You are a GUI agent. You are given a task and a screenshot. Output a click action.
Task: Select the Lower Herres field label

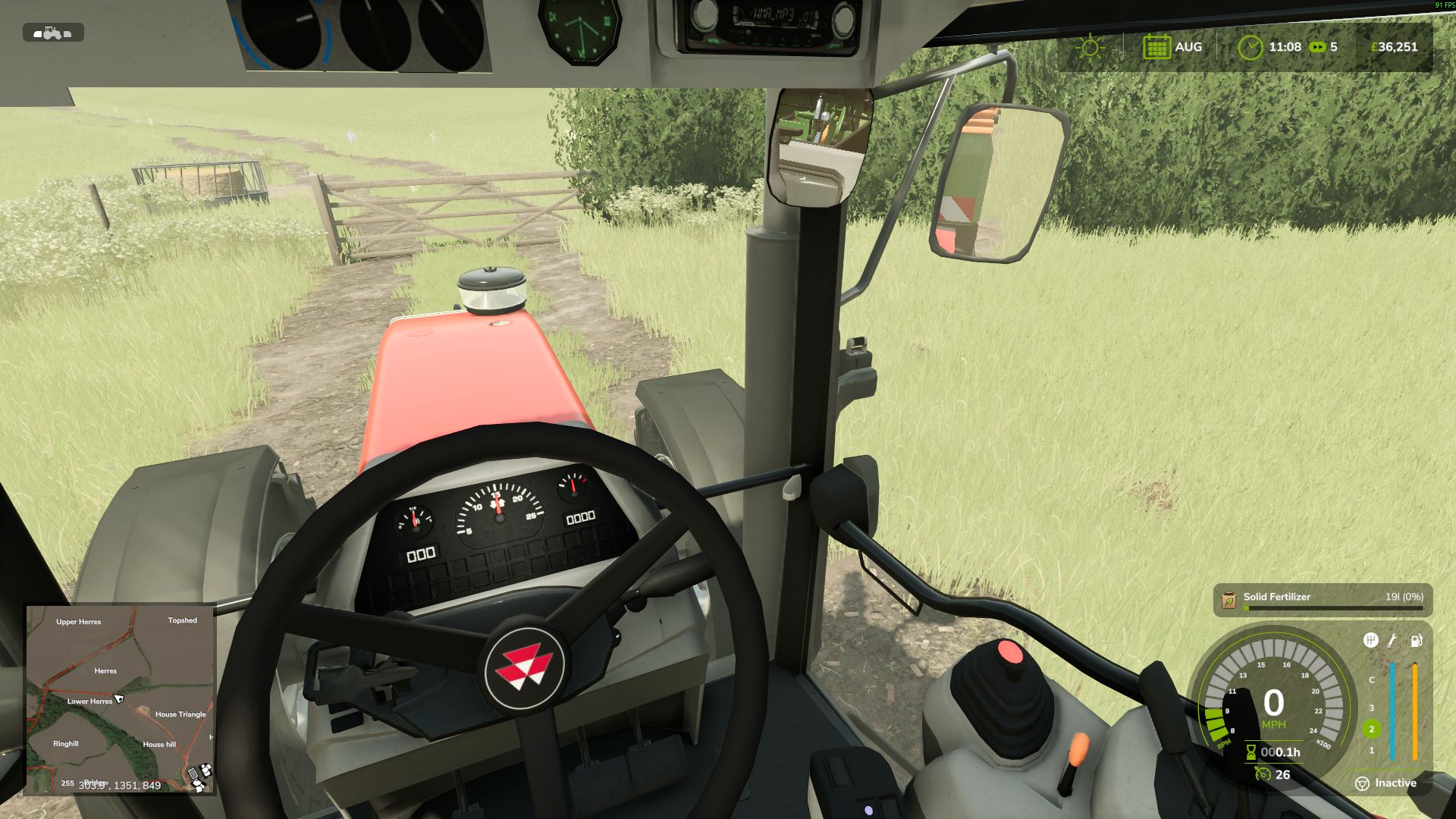pos(89,701)
